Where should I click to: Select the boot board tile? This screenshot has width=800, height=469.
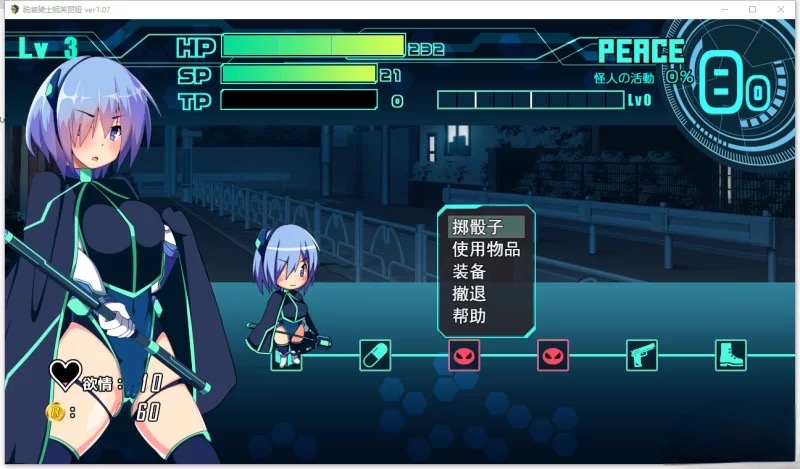730,355
